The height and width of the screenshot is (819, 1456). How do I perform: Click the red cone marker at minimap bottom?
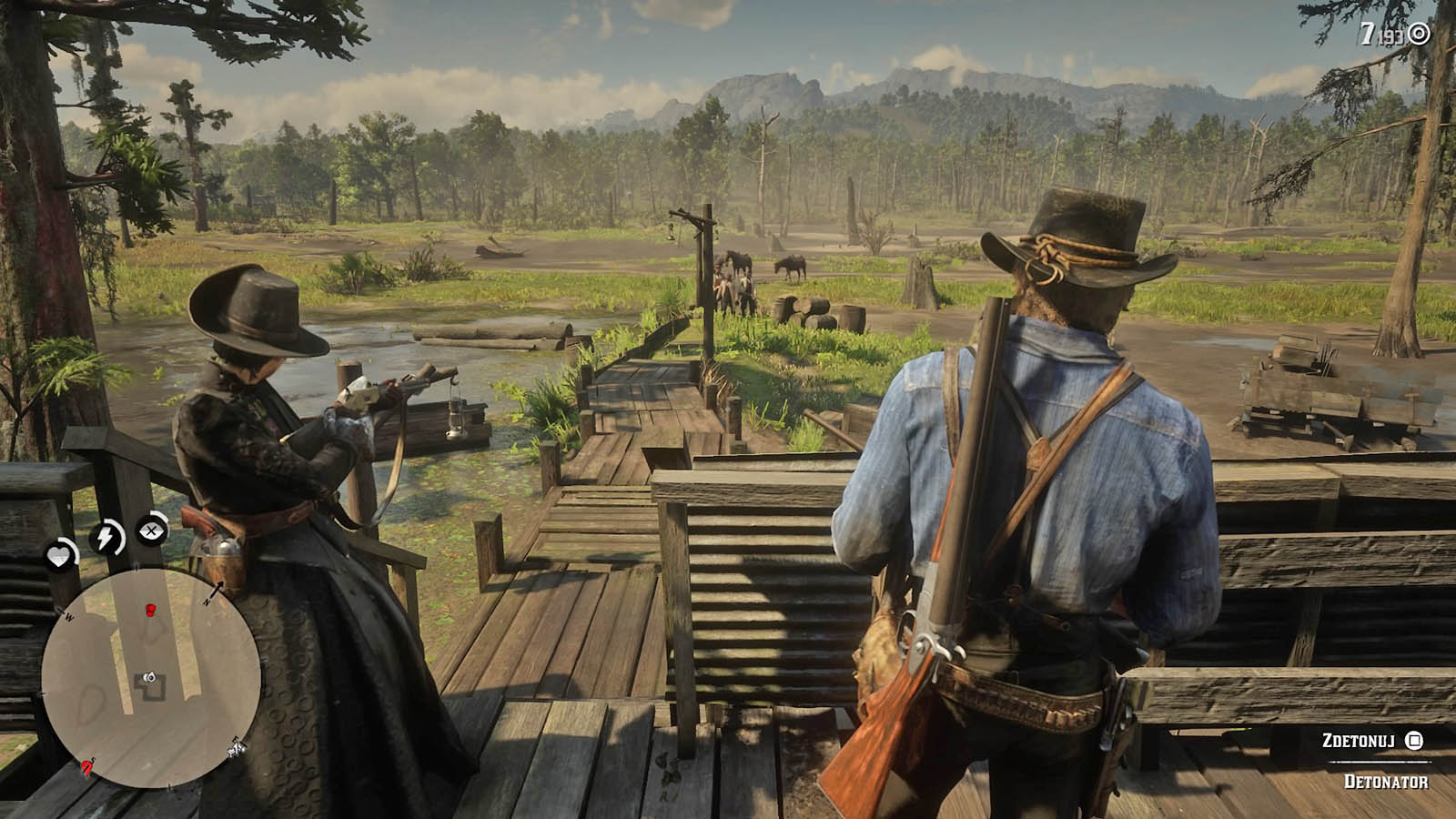[86, 765]
